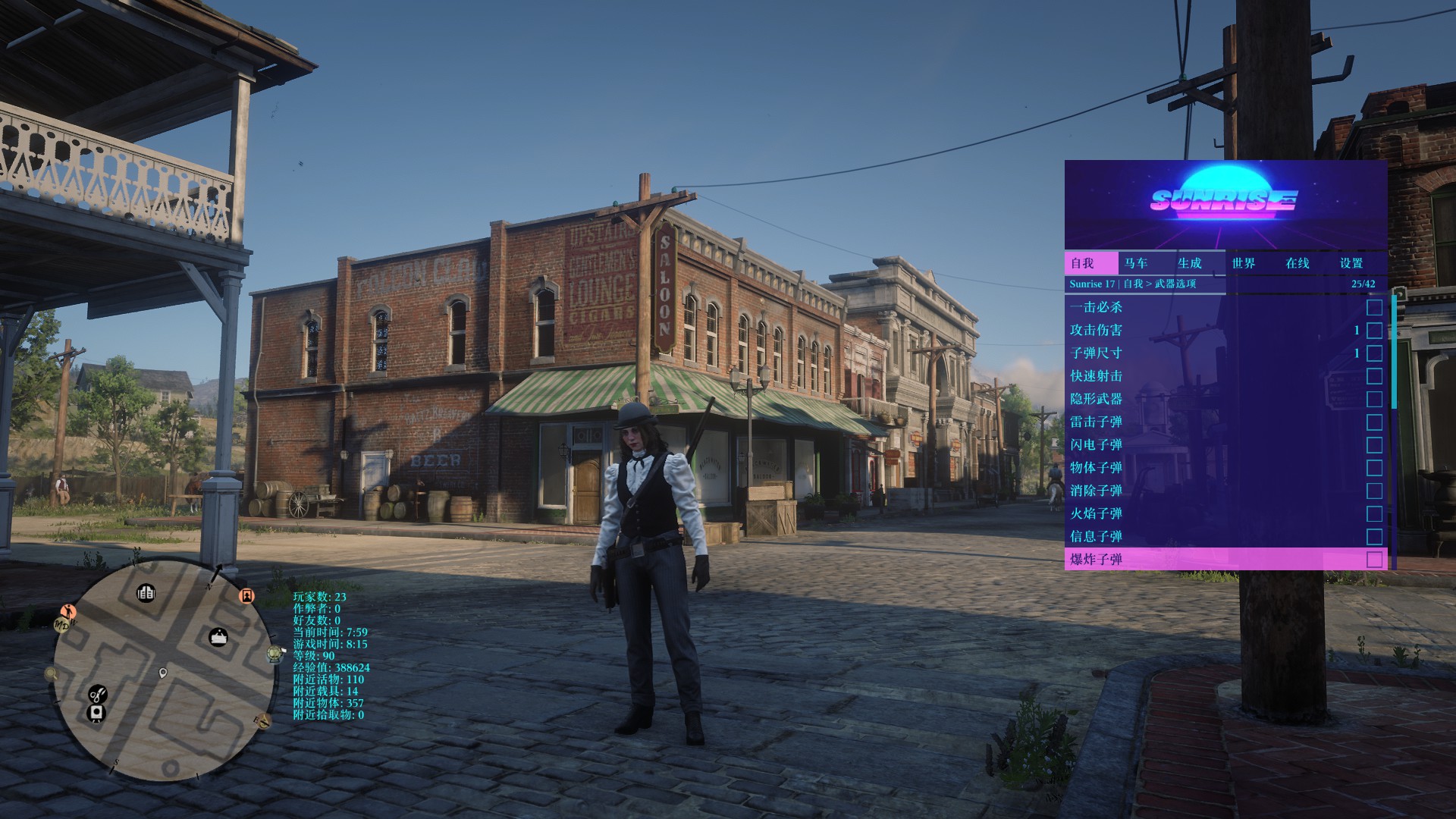1456x819 pixels.
Task: Select the 信息子弹 menu entry
Action: pos(1096,536)
